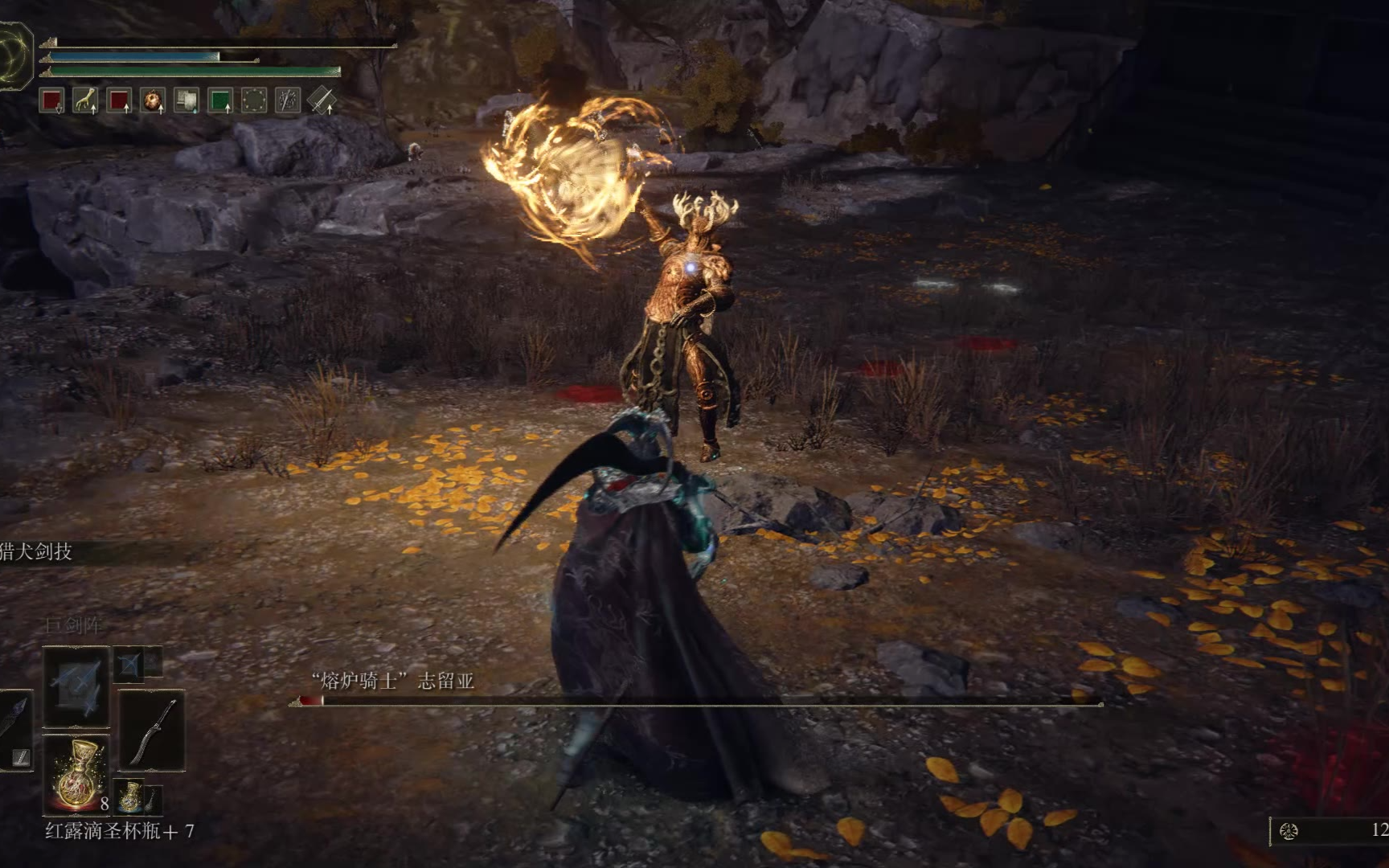Inspect the dagger with sparks status icon
Screen dimensions: 1389x868
288,101
